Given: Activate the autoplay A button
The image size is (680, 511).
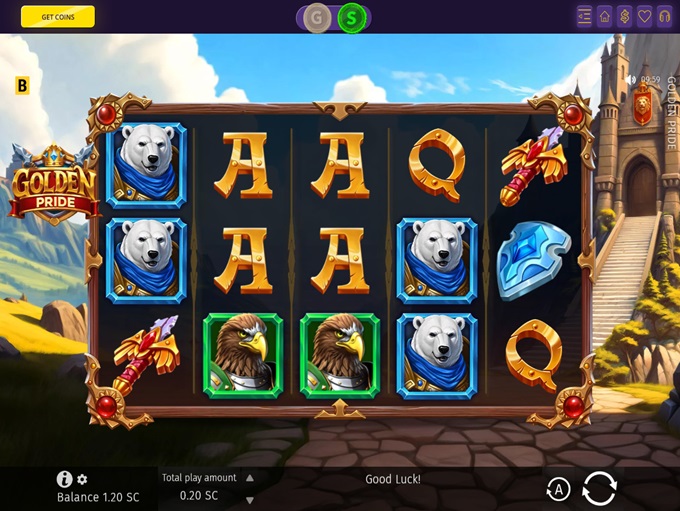Looking at the screenshot, I should 558,489.
